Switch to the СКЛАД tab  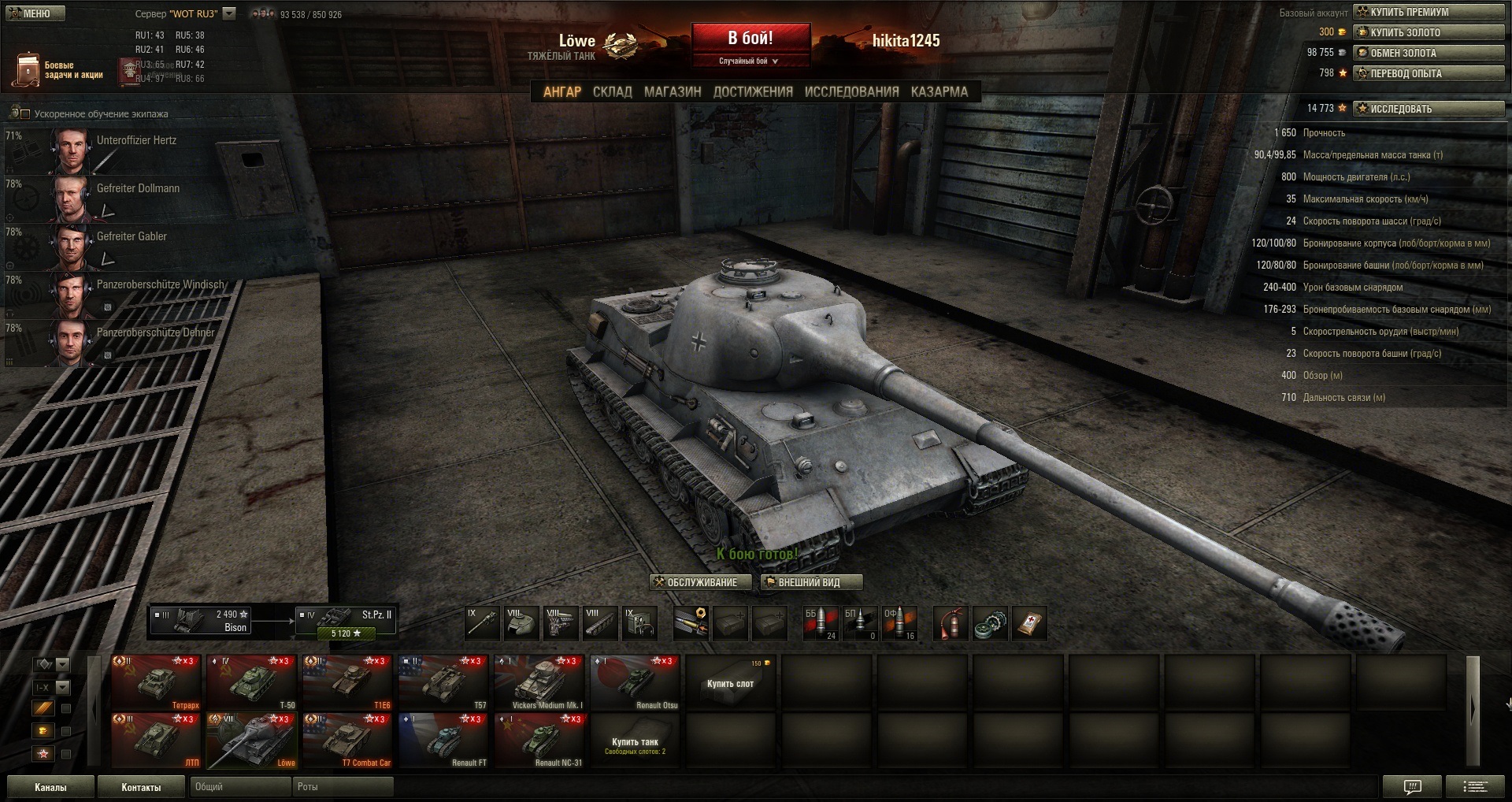click(x=612, y=91)
